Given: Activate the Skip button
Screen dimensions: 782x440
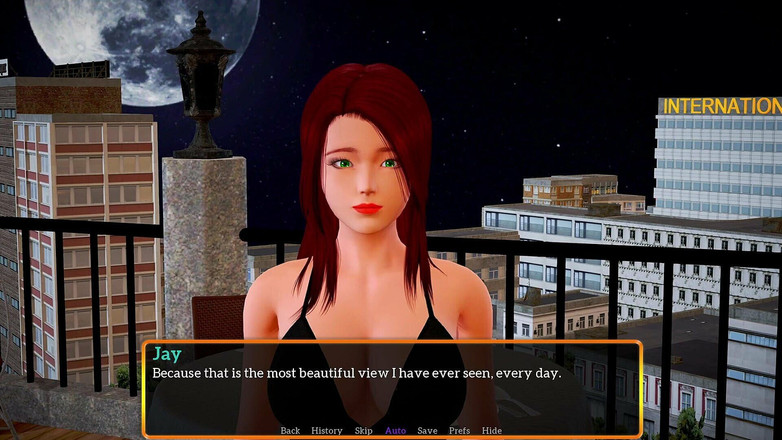Looking at the screenshot, I should click(364, 431).
